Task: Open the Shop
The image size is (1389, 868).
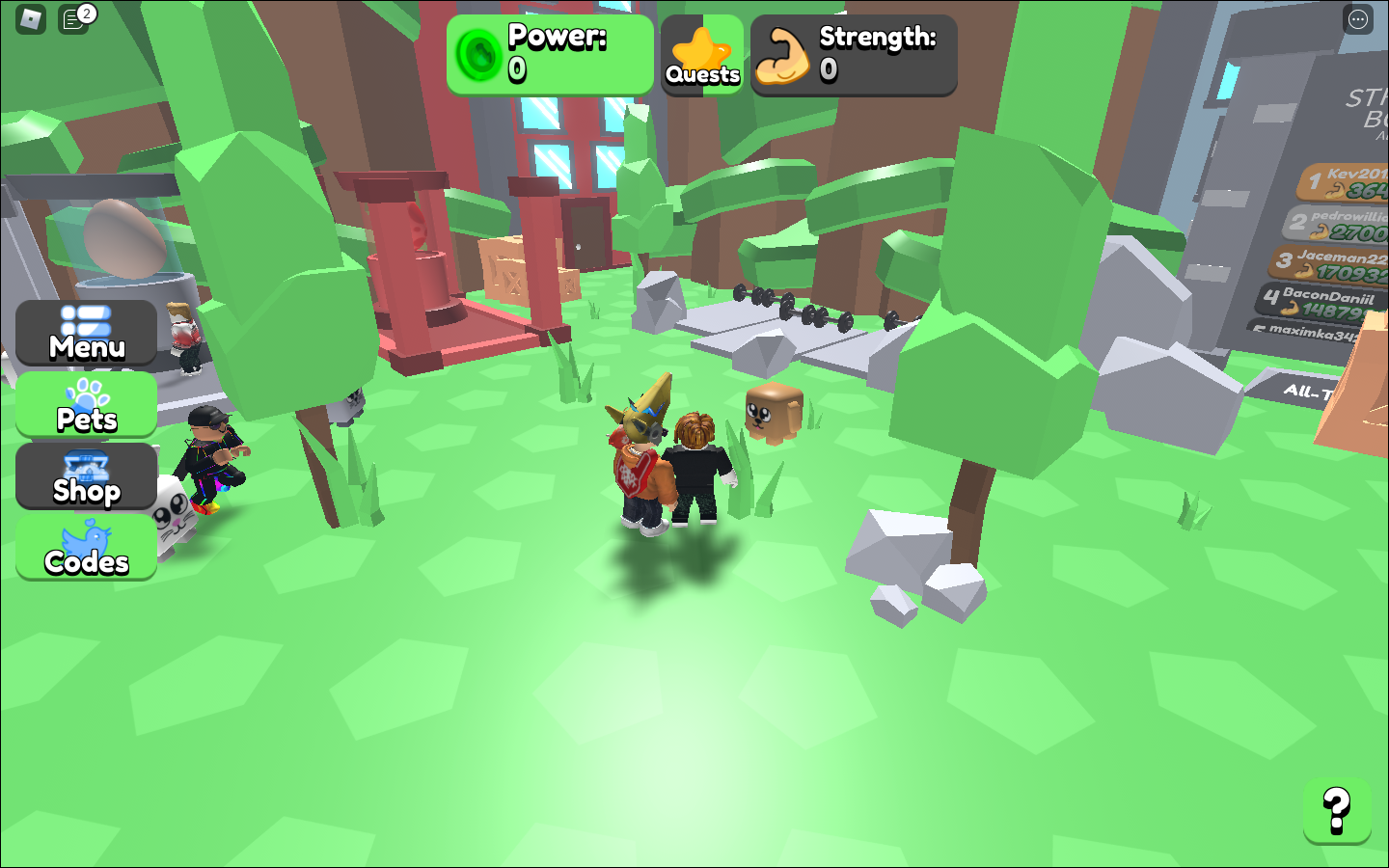Action: pos(86,476)
